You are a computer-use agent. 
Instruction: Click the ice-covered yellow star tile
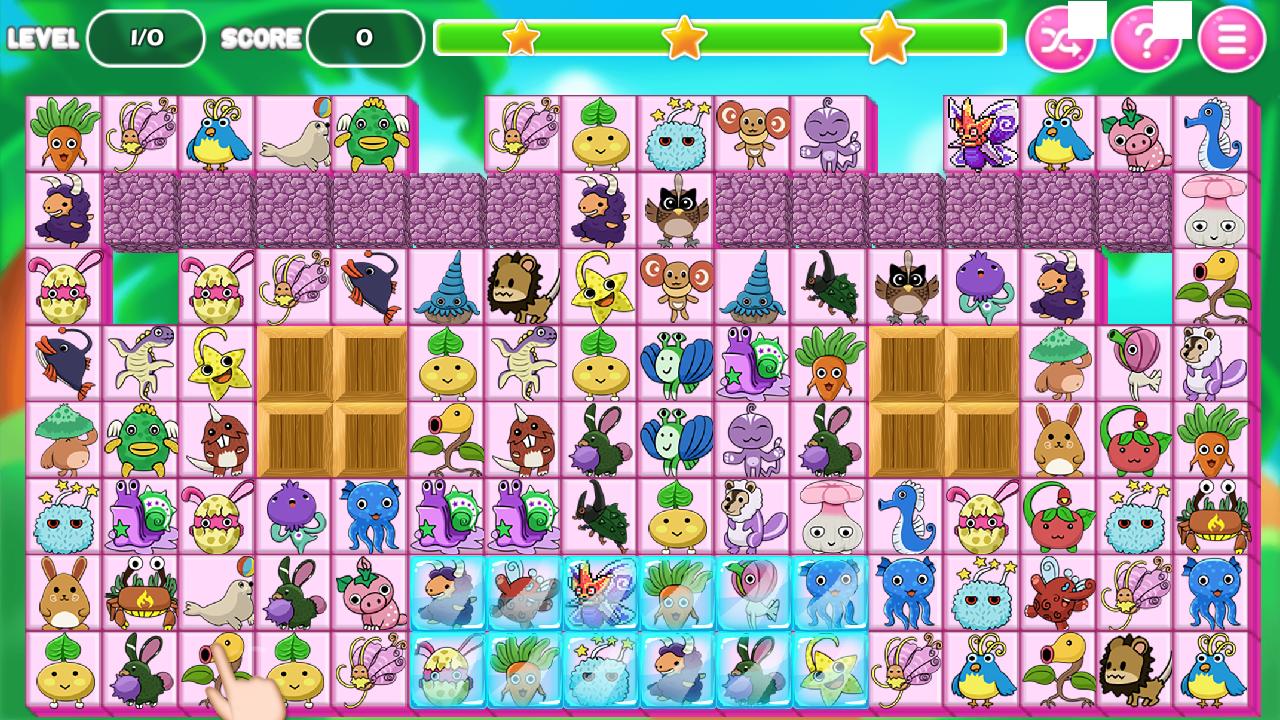830,669
